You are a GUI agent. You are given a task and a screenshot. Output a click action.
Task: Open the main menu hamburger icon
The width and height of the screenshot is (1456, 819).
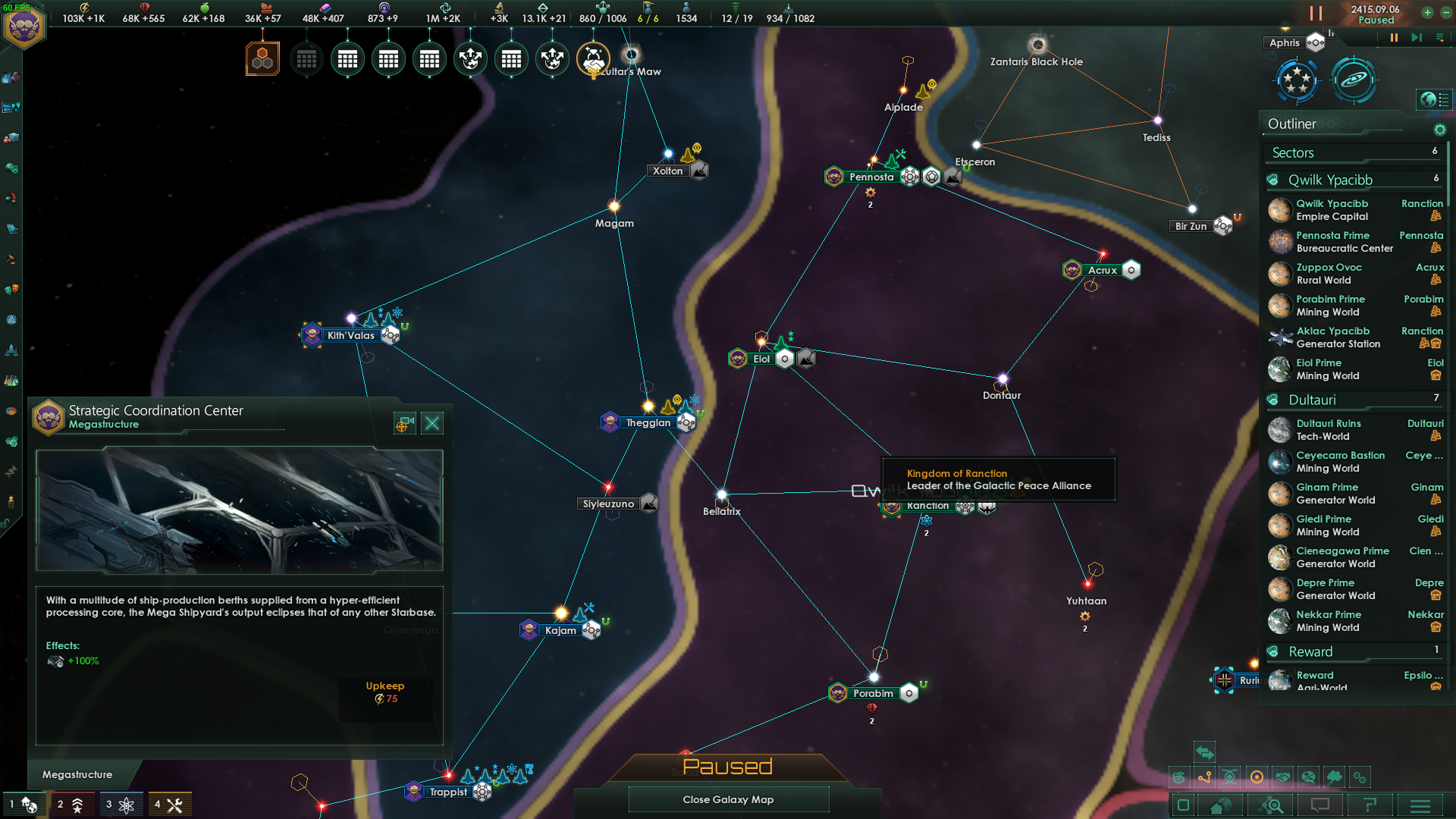point(1420,805)
